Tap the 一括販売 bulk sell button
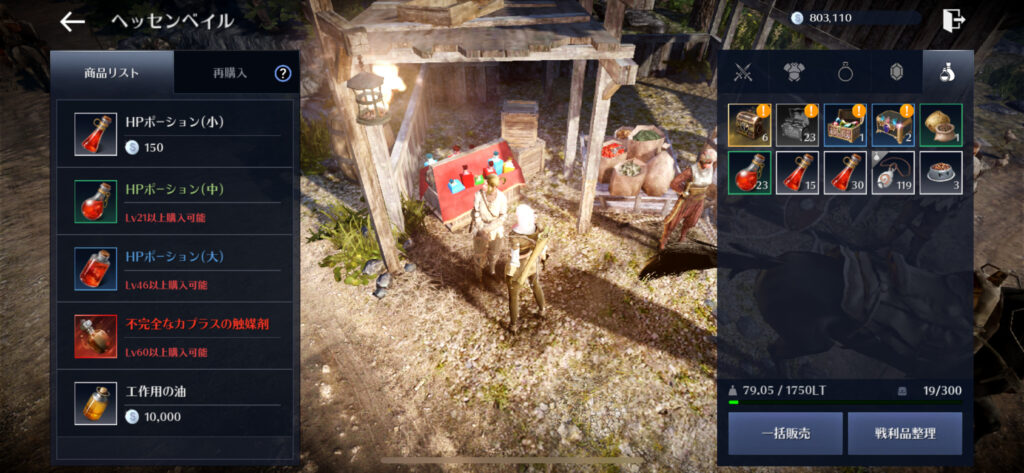Image resolution: width=1024 pixels, height=473 pixels. [785, 434]
